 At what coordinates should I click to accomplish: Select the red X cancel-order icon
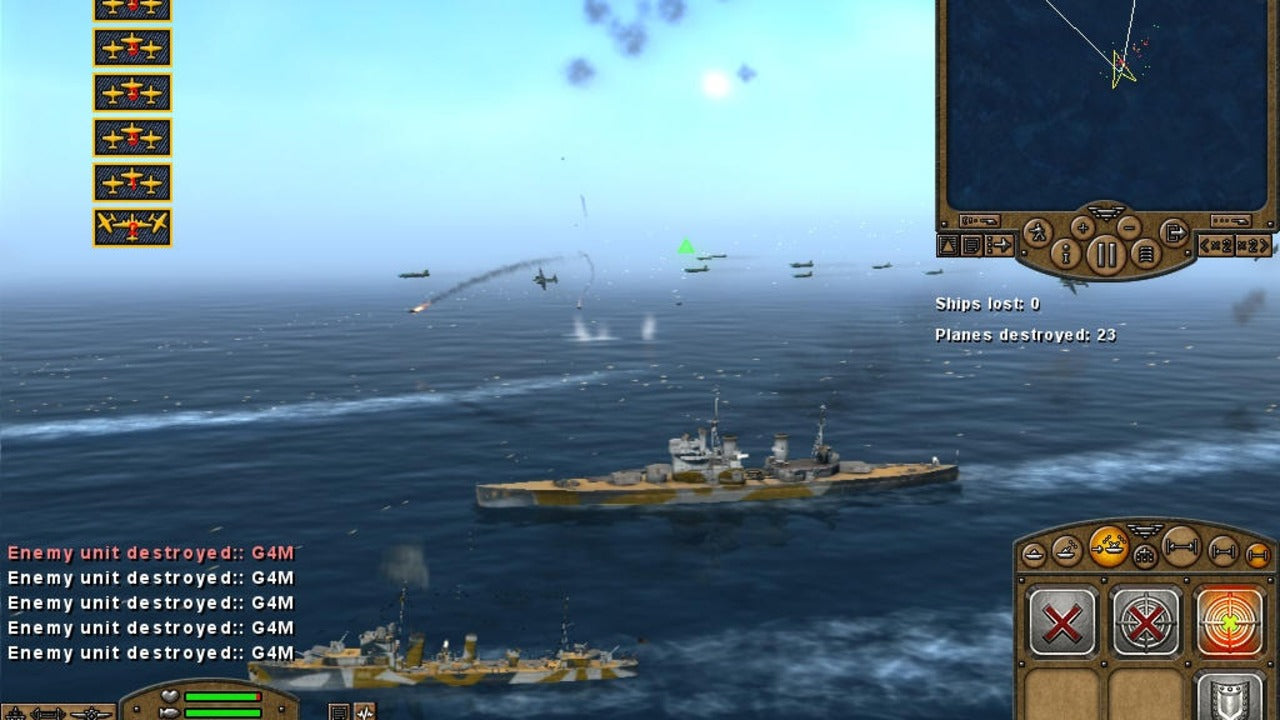(x=1062, y=621)
